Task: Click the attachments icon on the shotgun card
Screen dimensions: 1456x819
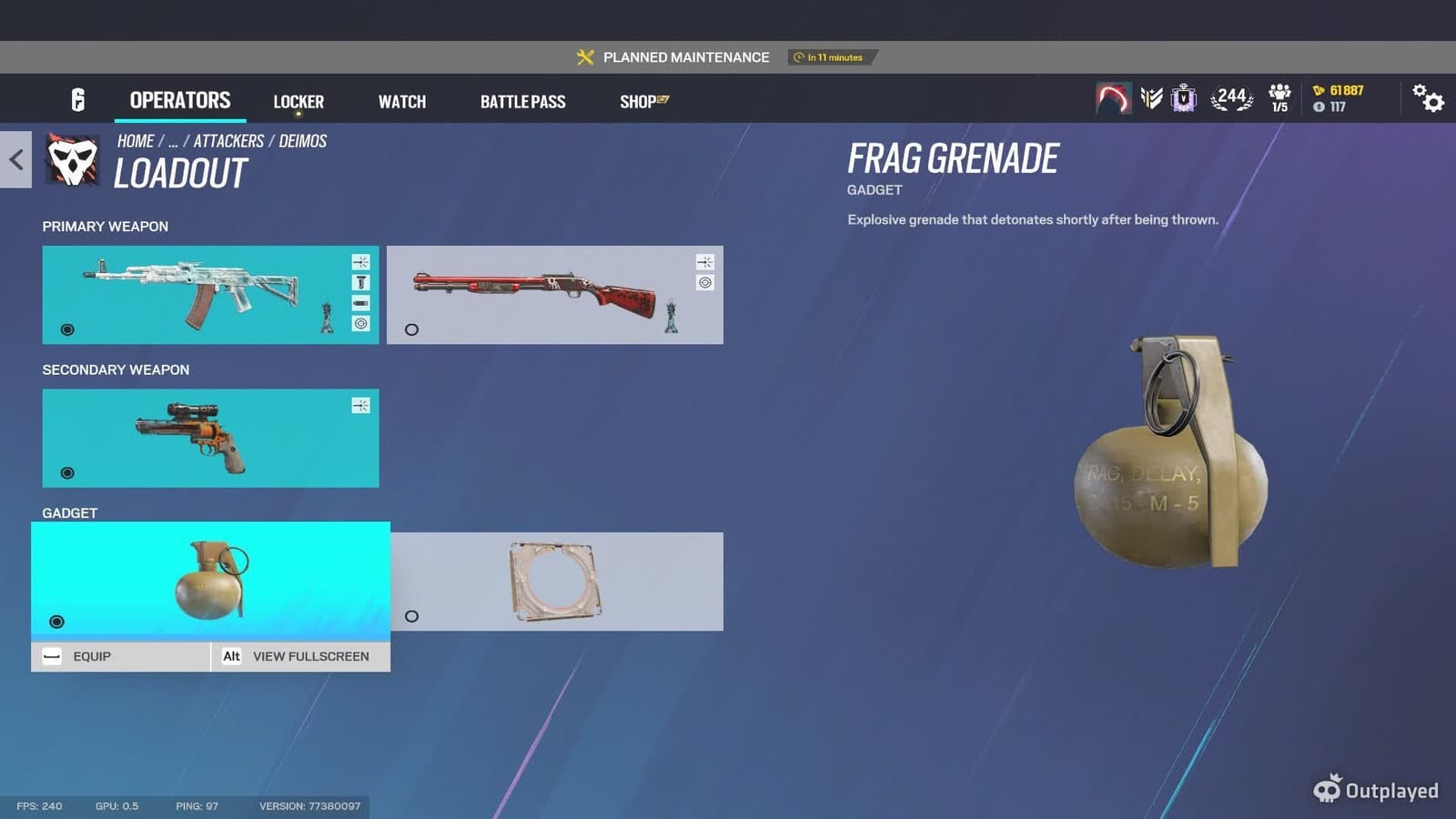Action: 705,262
